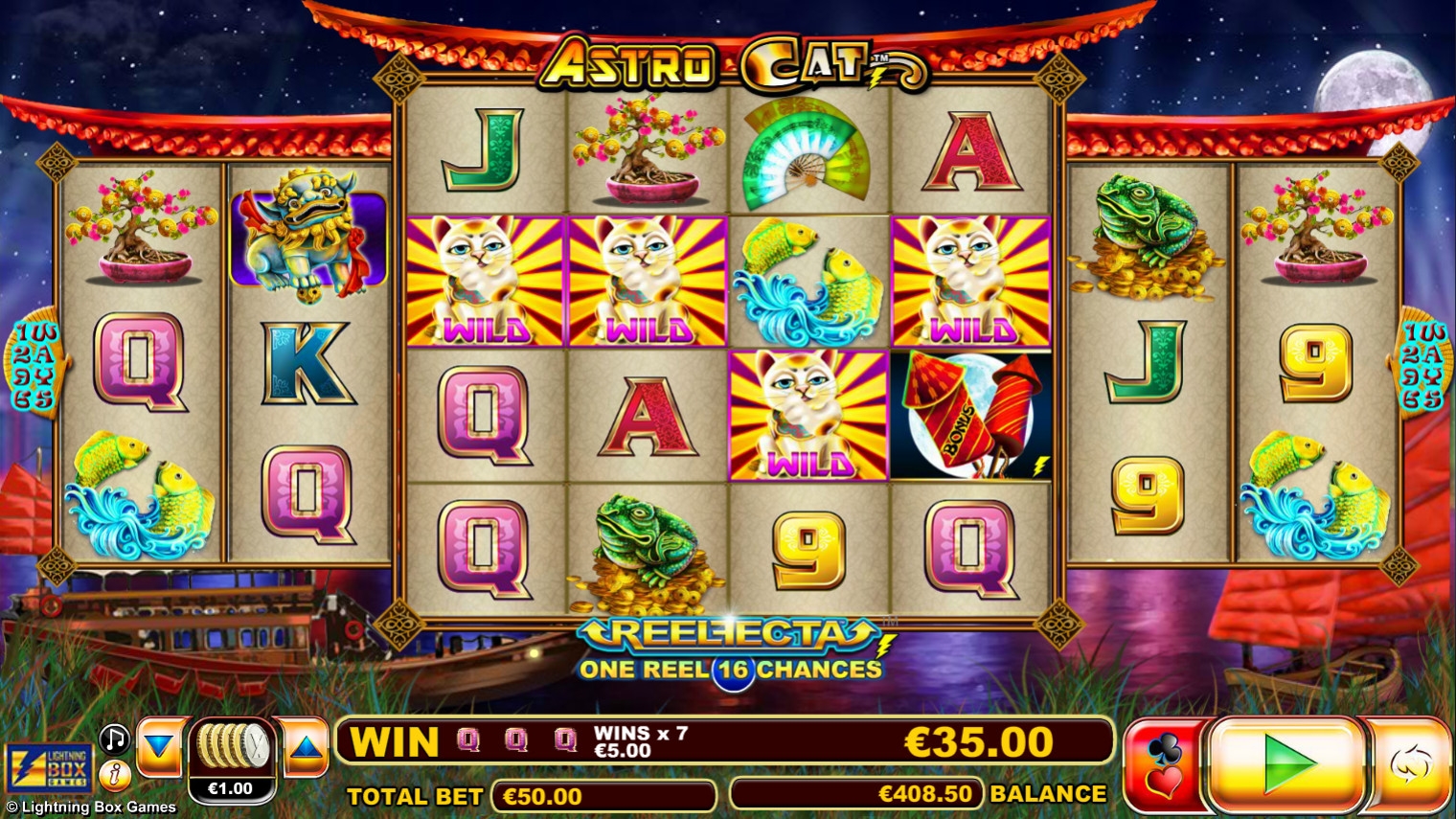Open the info paytable button
This screenshot has height=819, width=1456.
click(x=115, y=774)
